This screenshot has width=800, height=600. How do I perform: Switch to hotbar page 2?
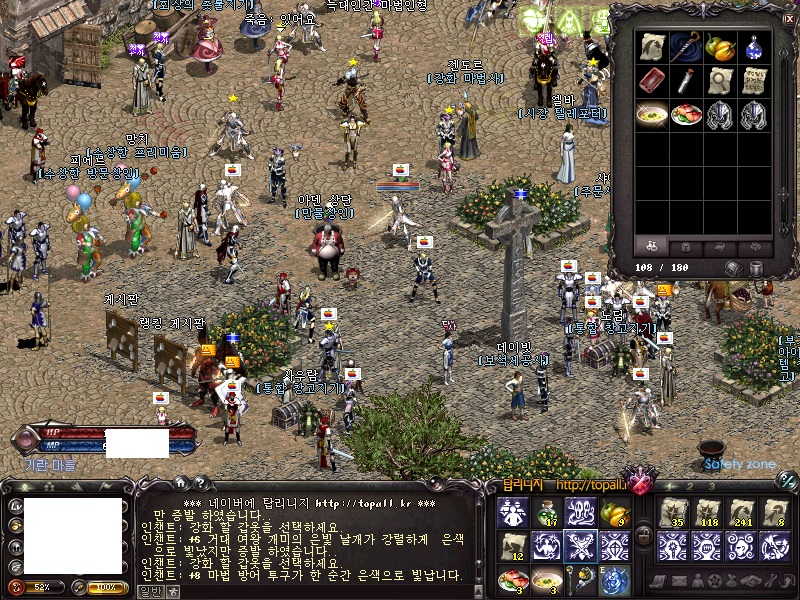click(688, 486)
